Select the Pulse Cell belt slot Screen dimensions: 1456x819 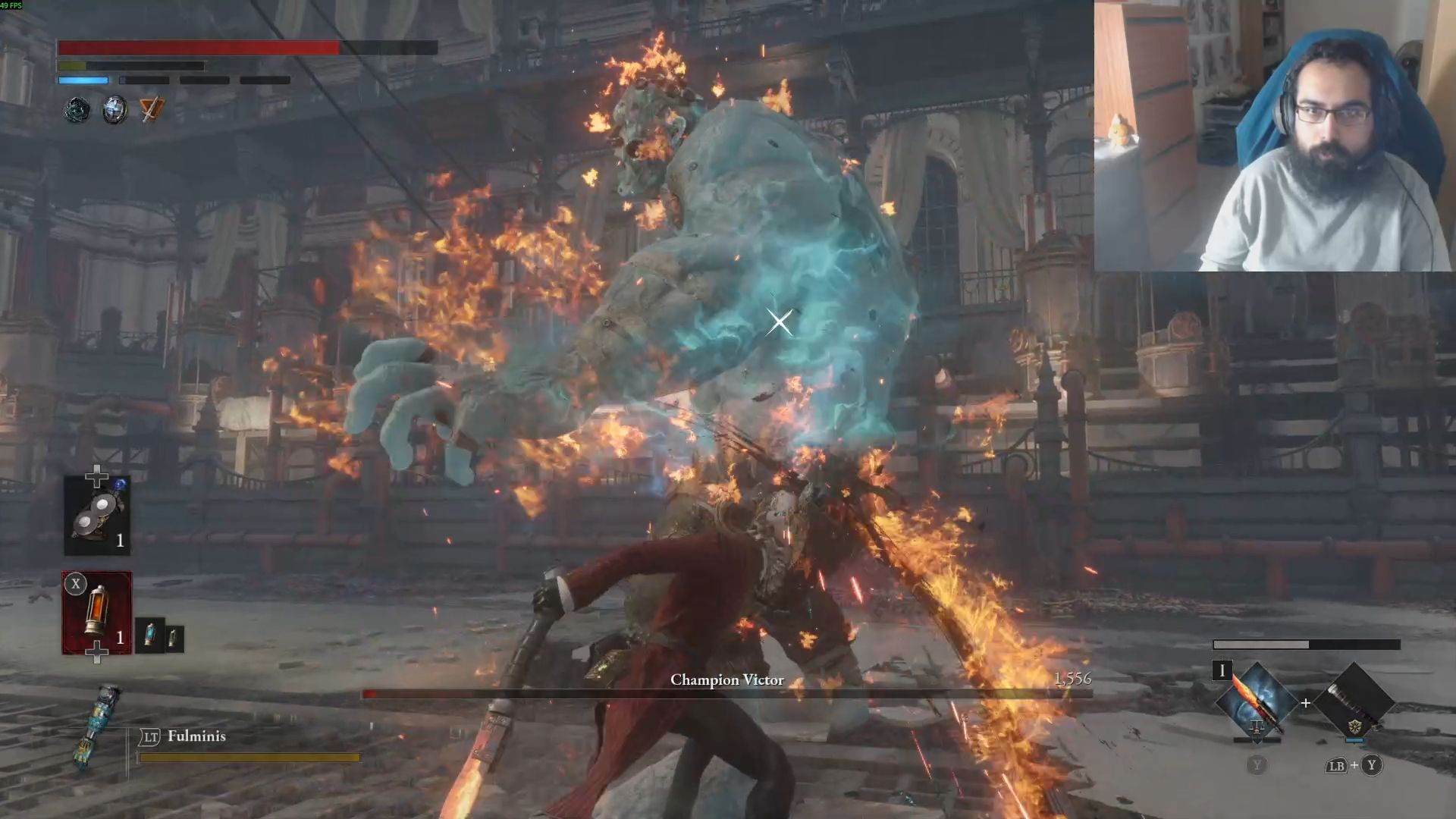[x=97, y=613]
